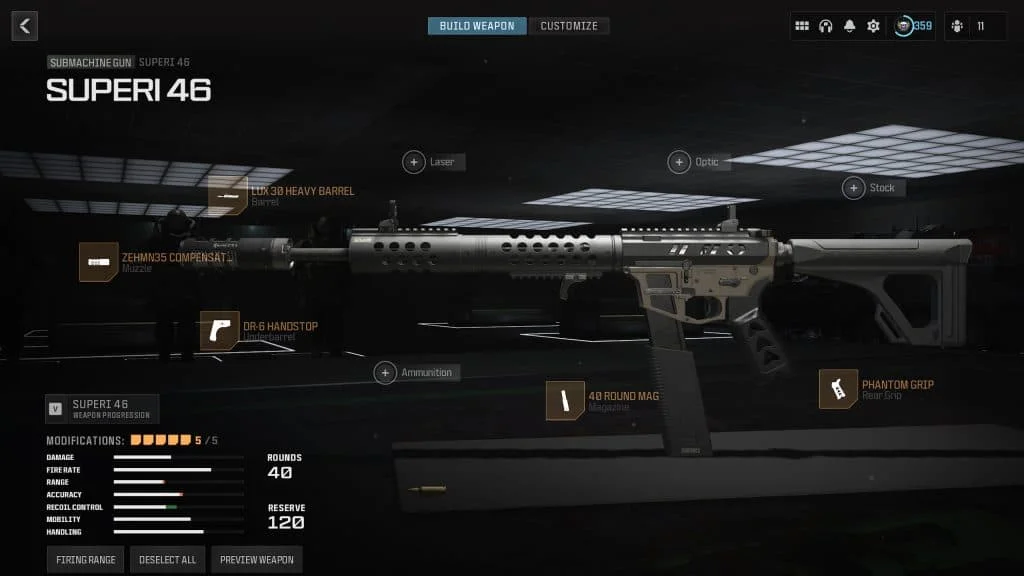
Task: Deselect all attachments
Action: 167,560
